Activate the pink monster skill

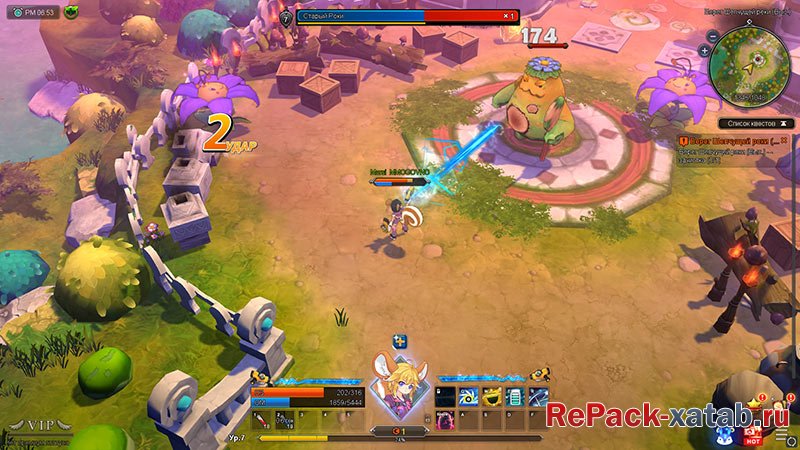coord(445,421)
